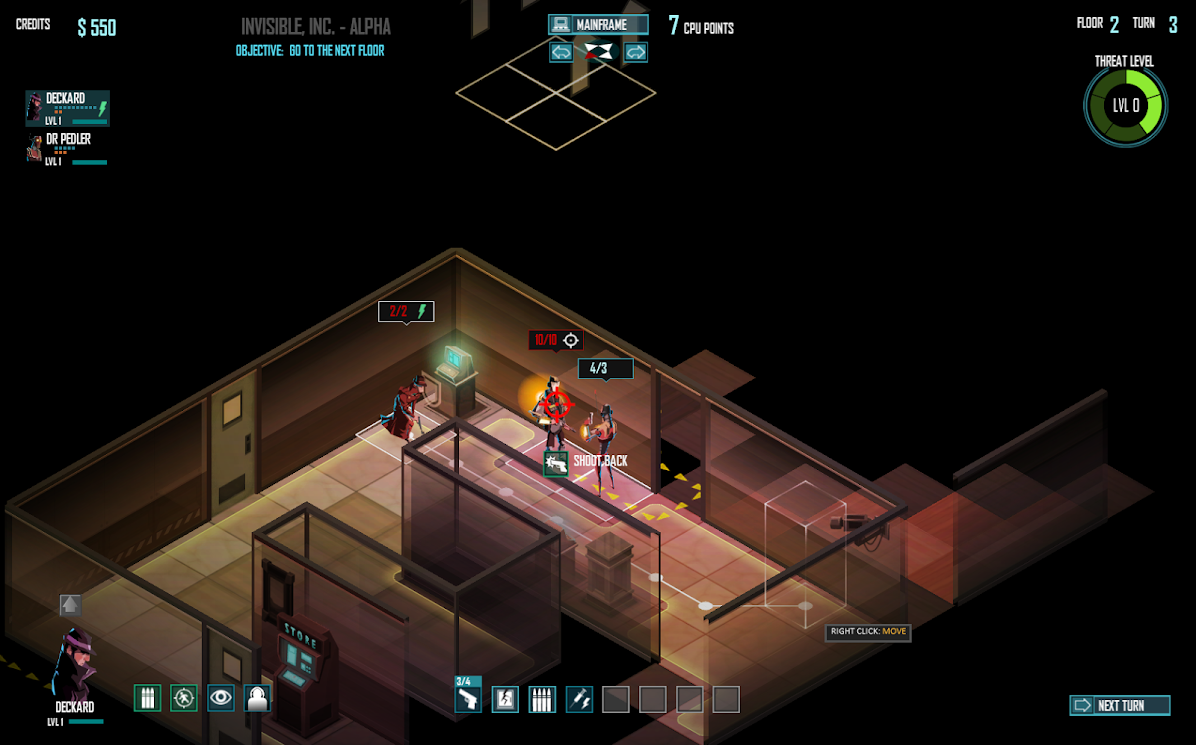Viewport: 1196px width, 745px height.
Task: Click the red target reticle on the guard
Action: pyautogui.click(x=557, y=405)
